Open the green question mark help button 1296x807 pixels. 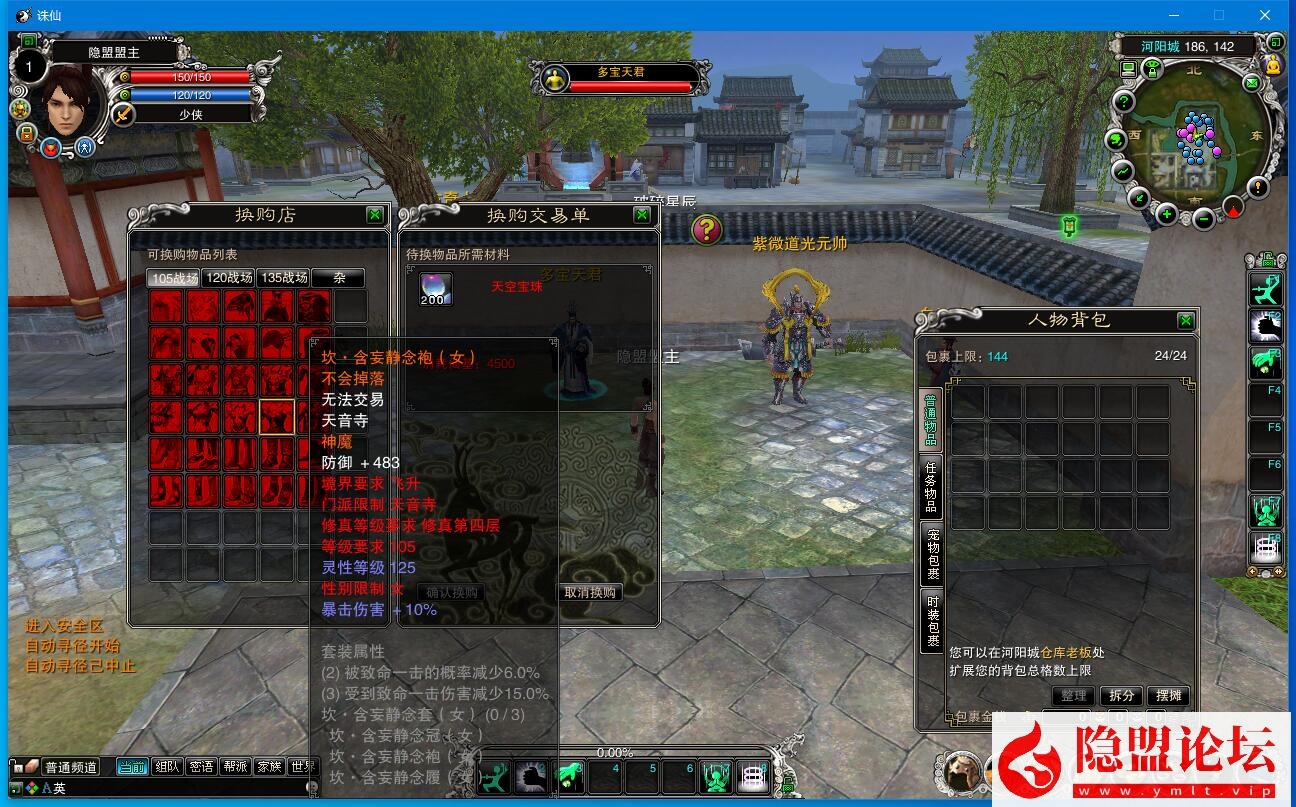pyautogui.click(x=1124, y=101)
